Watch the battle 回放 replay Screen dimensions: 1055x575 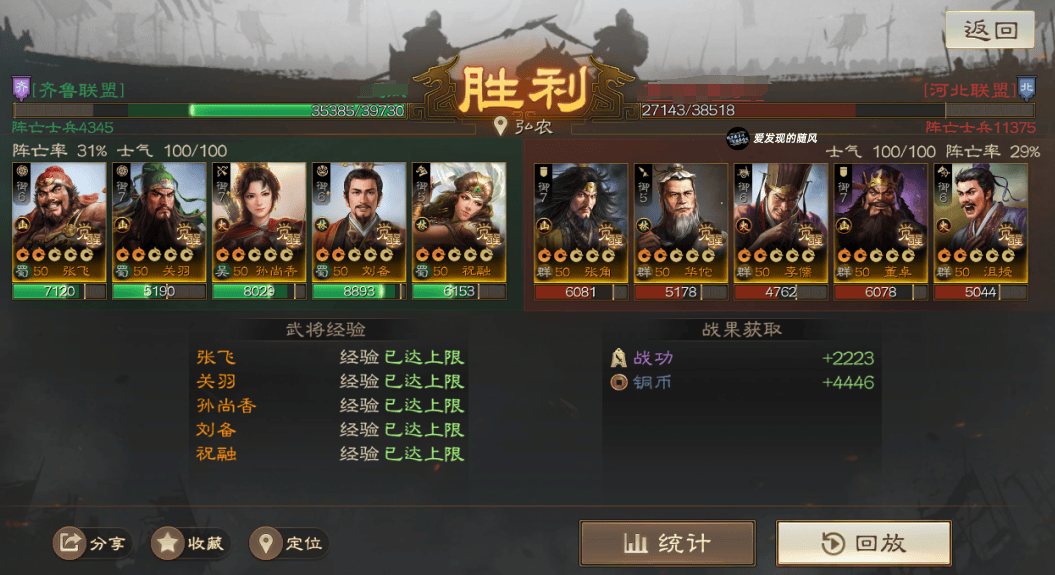point(864,543)
